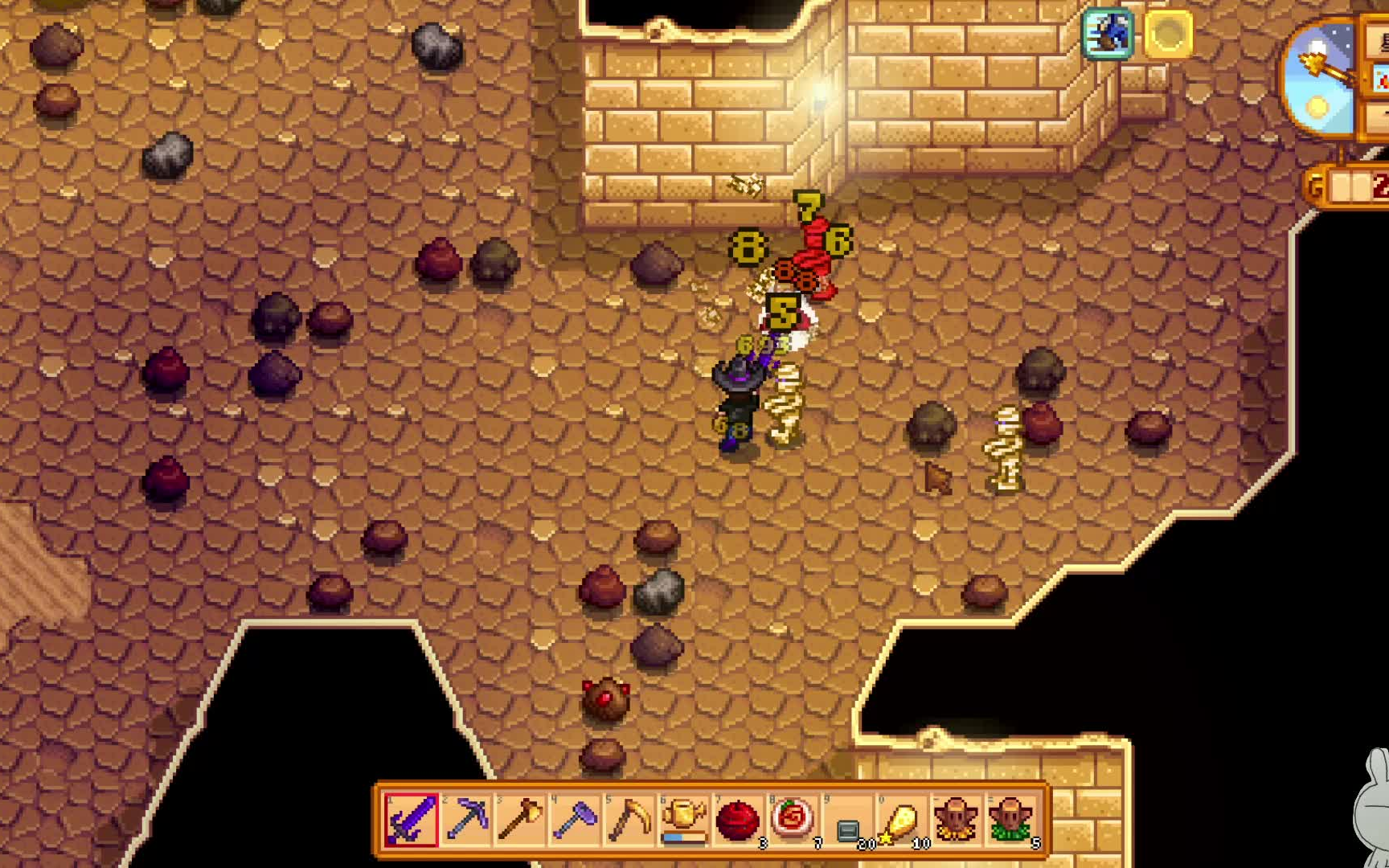The height and width of the screenshot is (868, 1389).
Task: Select the green-based warp totem
Action: point(1010,820)
